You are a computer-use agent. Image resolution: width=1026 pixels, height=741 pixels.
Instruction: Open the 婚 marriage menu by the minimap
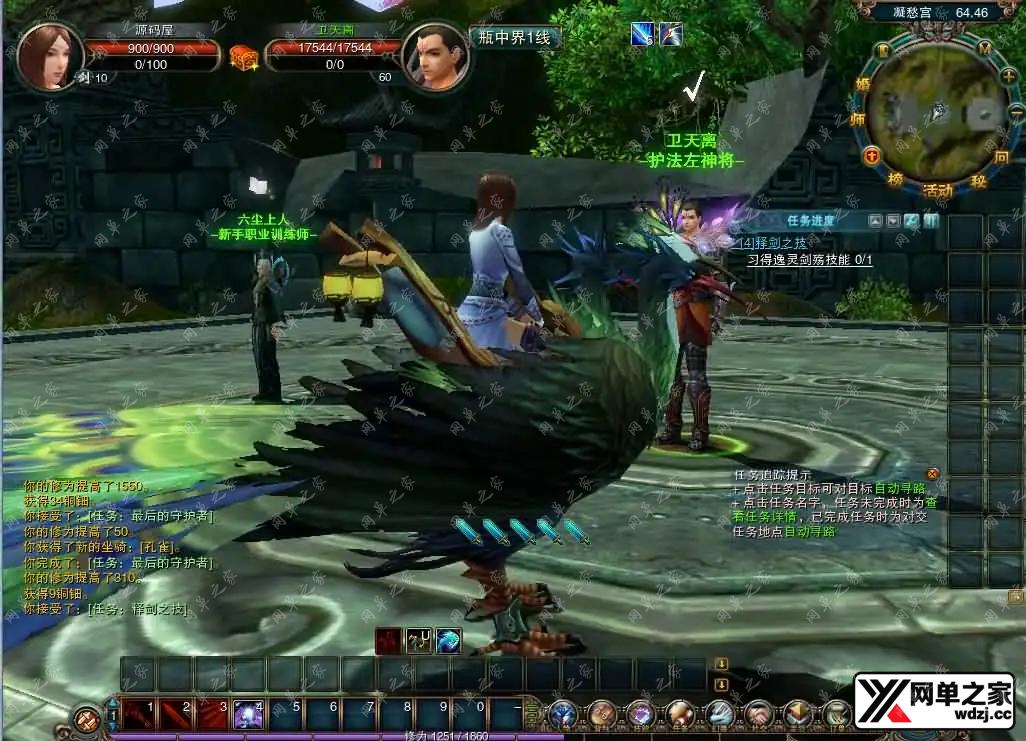point(863,86)
